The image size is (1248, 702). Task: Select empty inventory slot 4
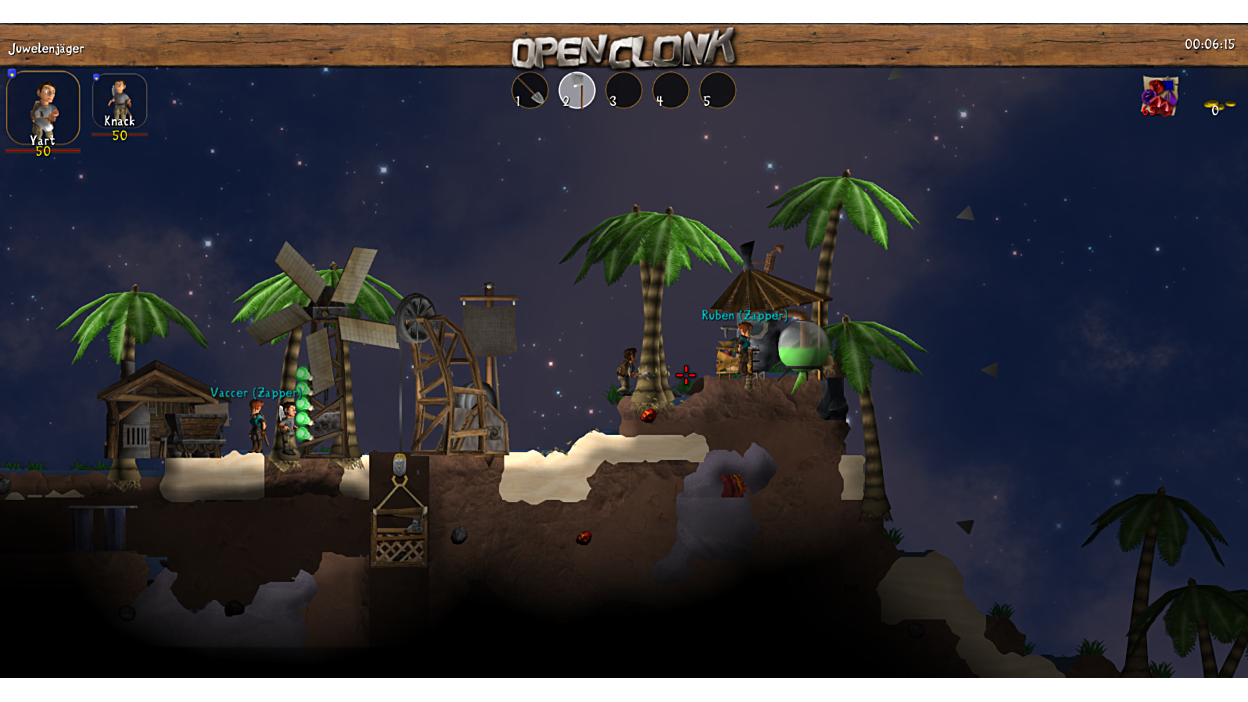(671, 91)
